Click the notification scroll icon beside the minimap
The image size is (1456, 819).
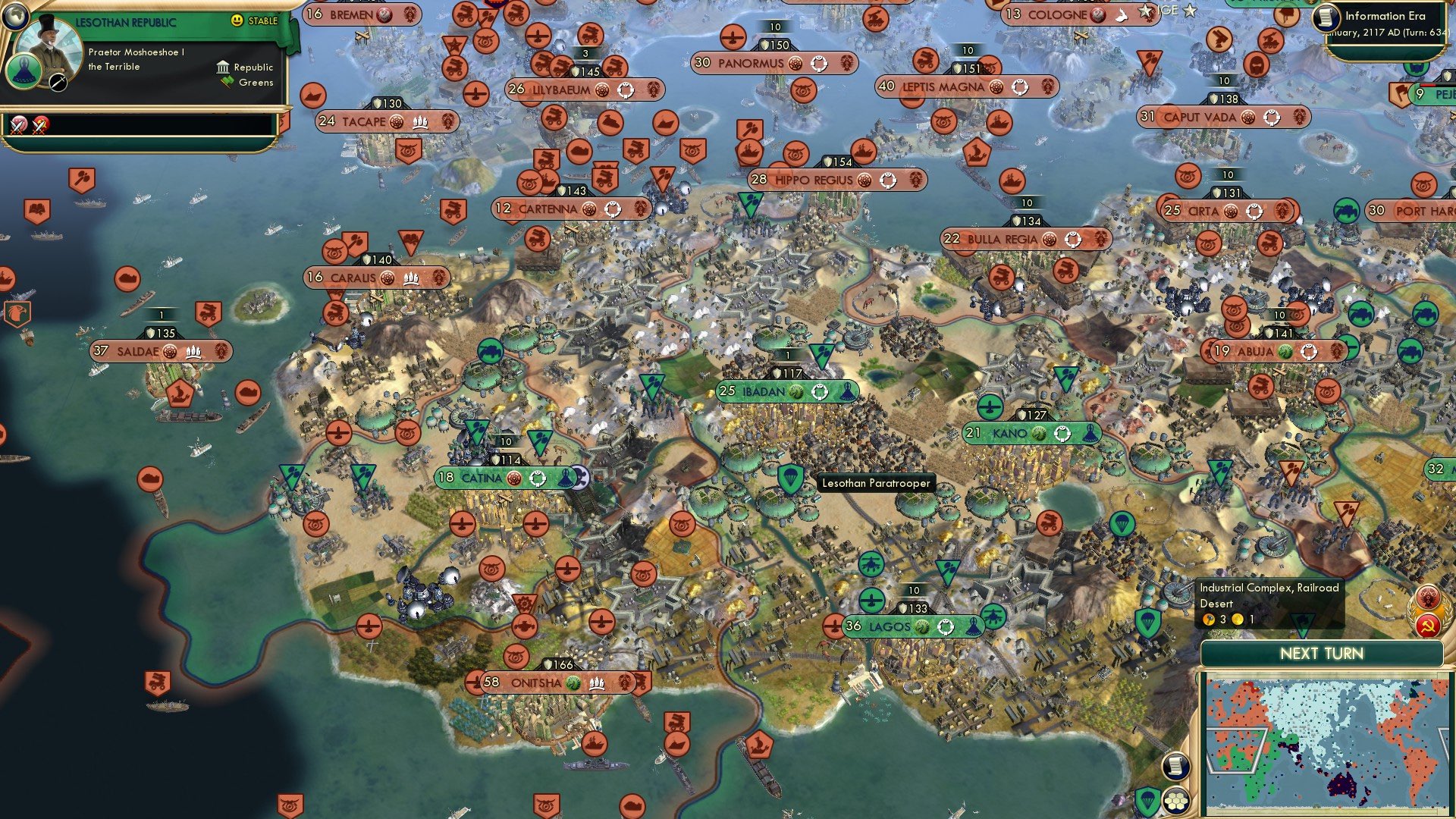(1175, 764)
